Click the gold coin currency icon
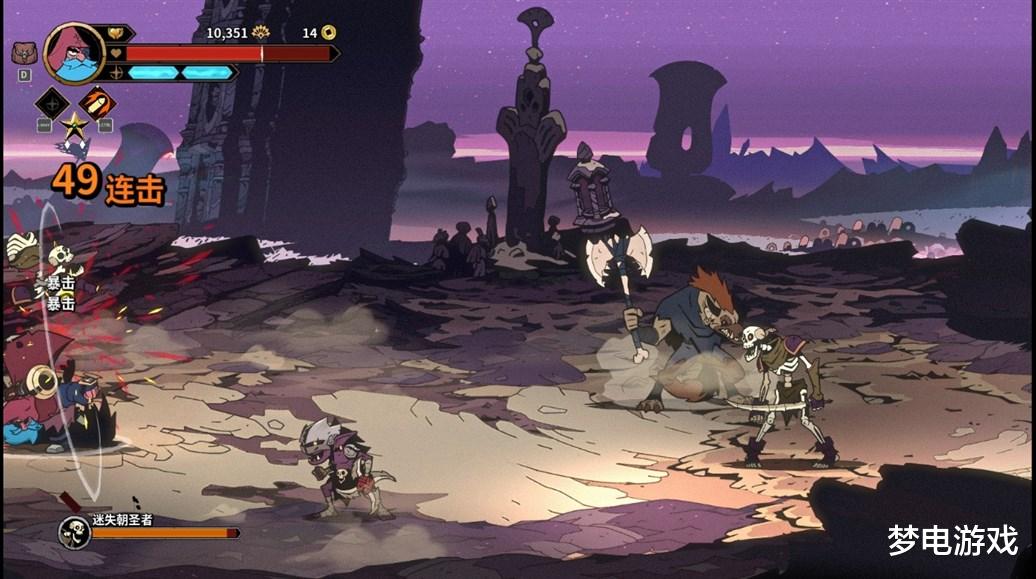Image resolution: width=1036 pixels, height=579 pixels. coord(328,33)
